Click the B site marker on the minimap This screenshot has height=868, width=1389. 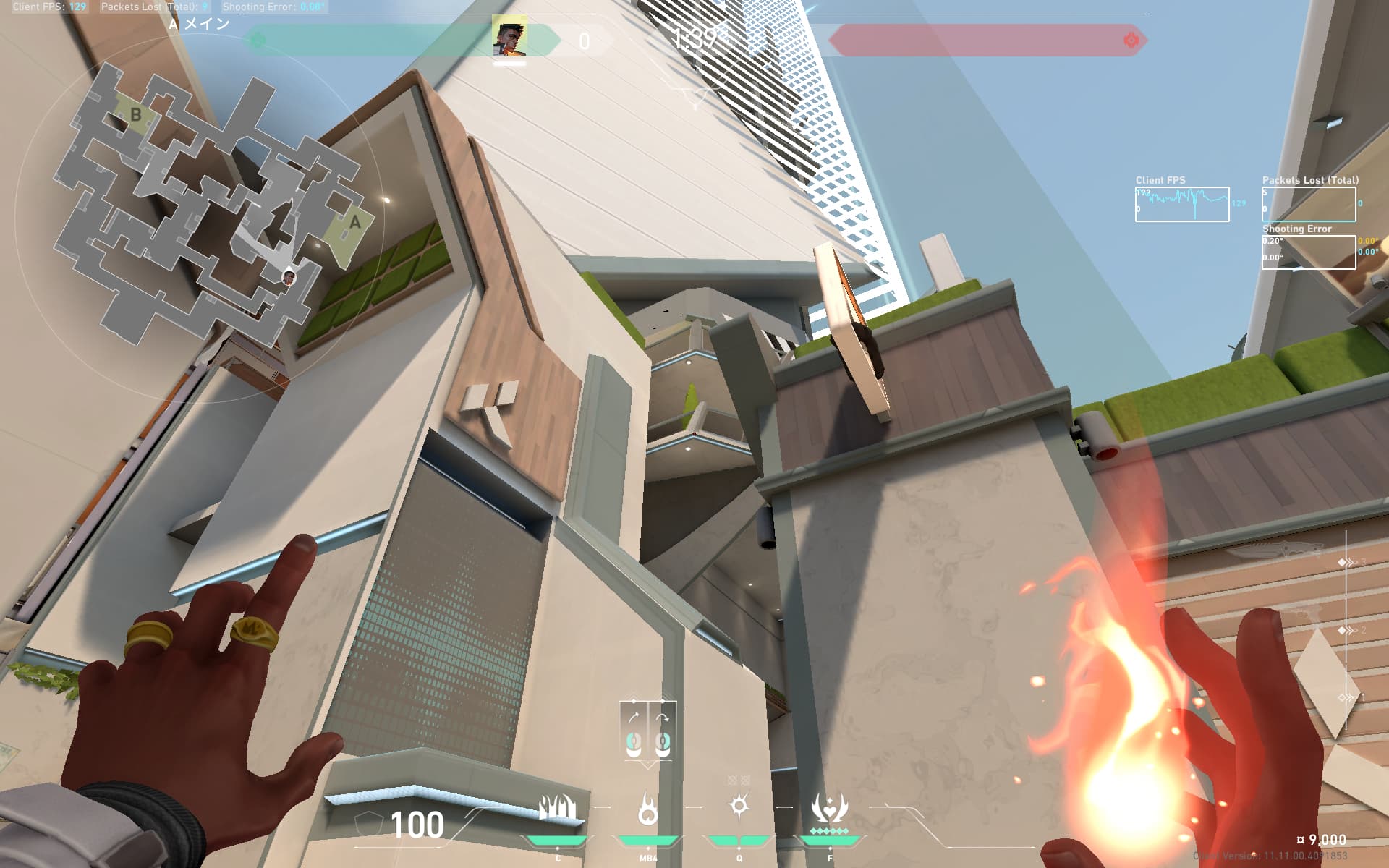tap(135, 114)
